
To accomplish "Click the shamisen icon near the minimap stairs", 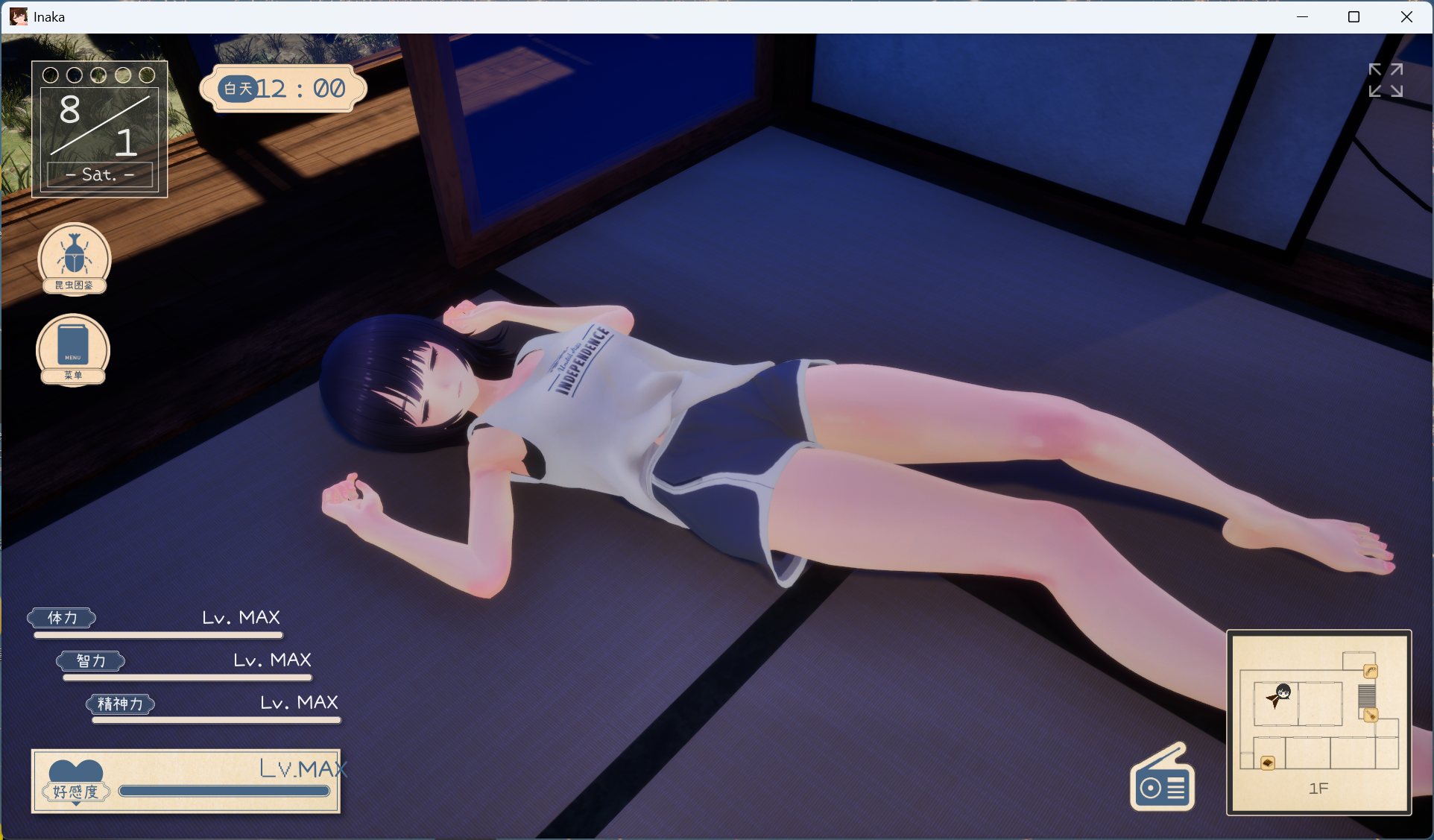I will coord(1371,715).
